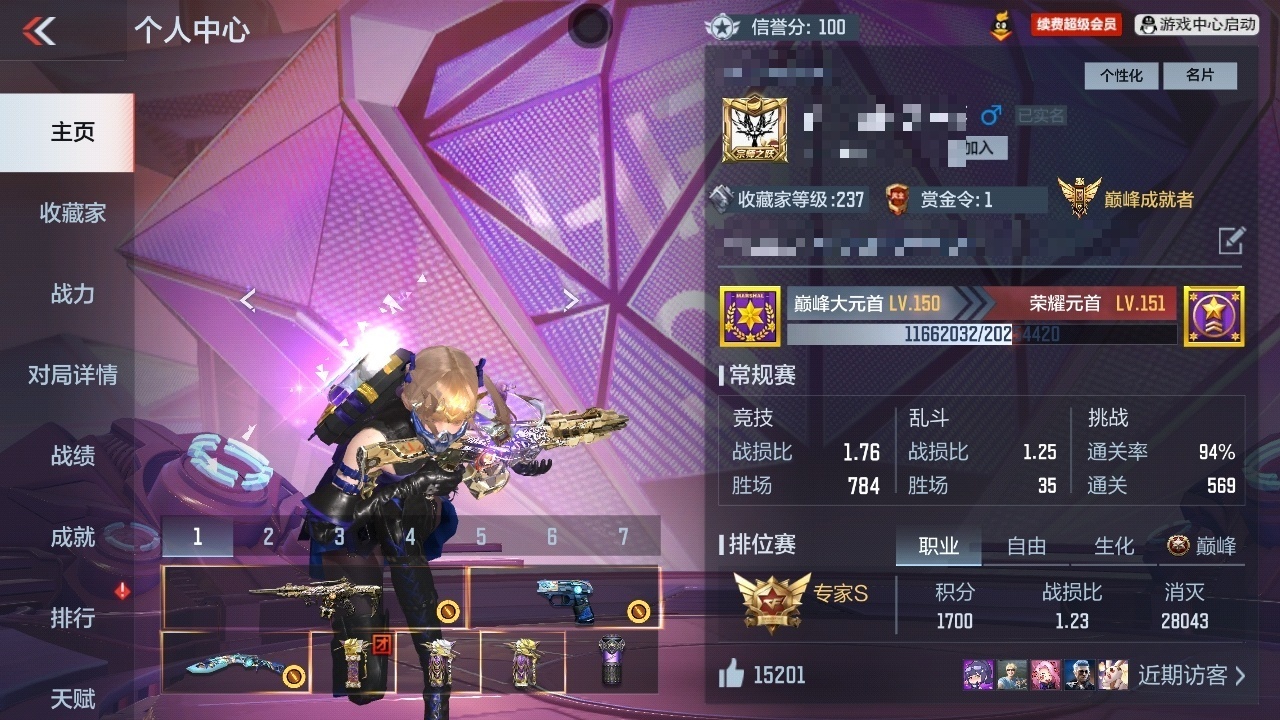
Task: Edit profile signature with the pencil icon
Action: [1231, 240]
